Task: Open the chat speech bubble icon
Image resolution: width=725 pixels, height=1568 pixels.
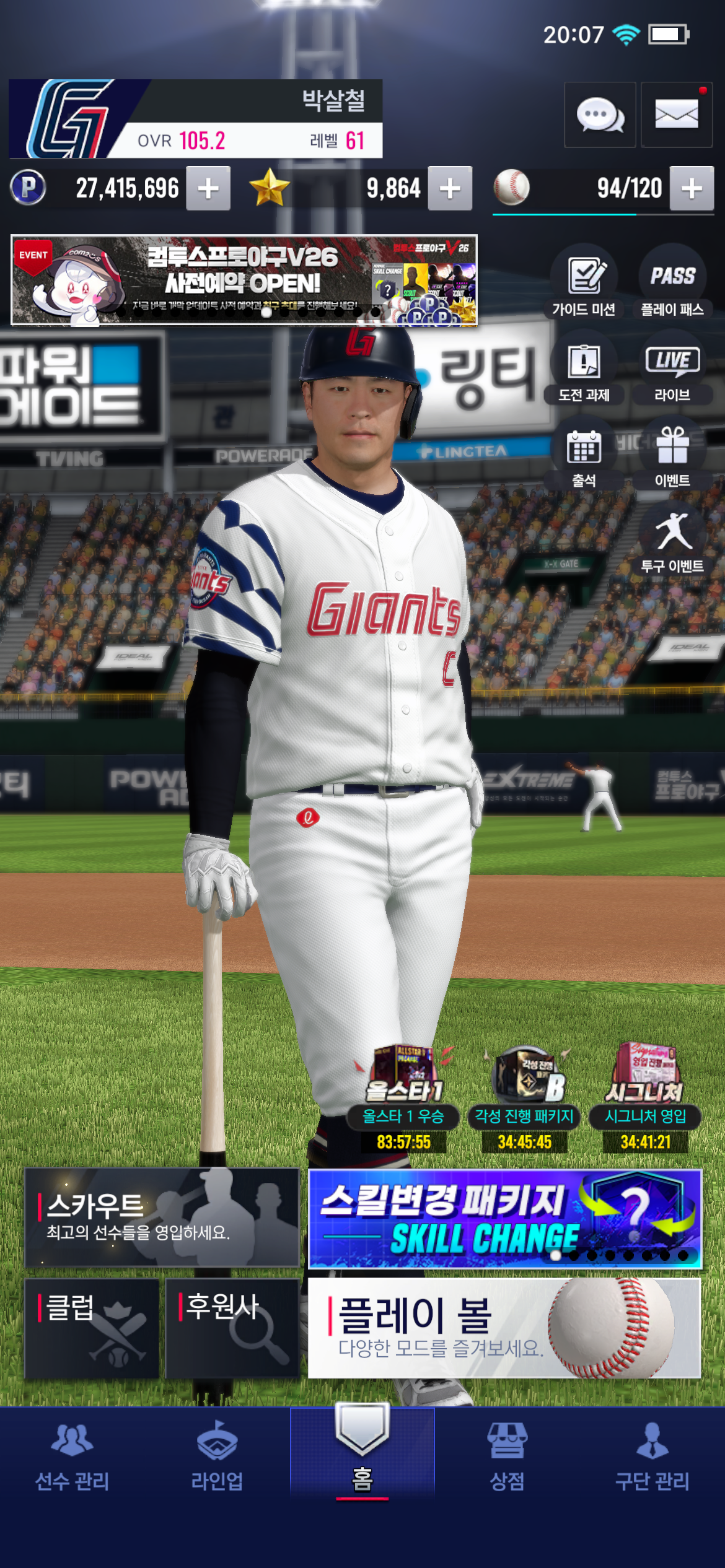Action: pyautogui.click(x=599, y=115)
